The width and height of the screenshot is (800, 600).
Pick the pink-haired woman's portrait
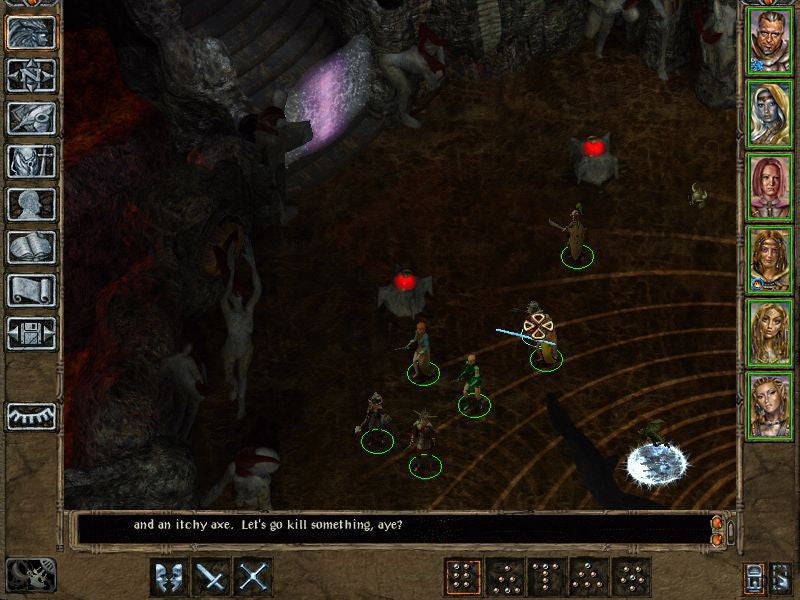[771, 188]
